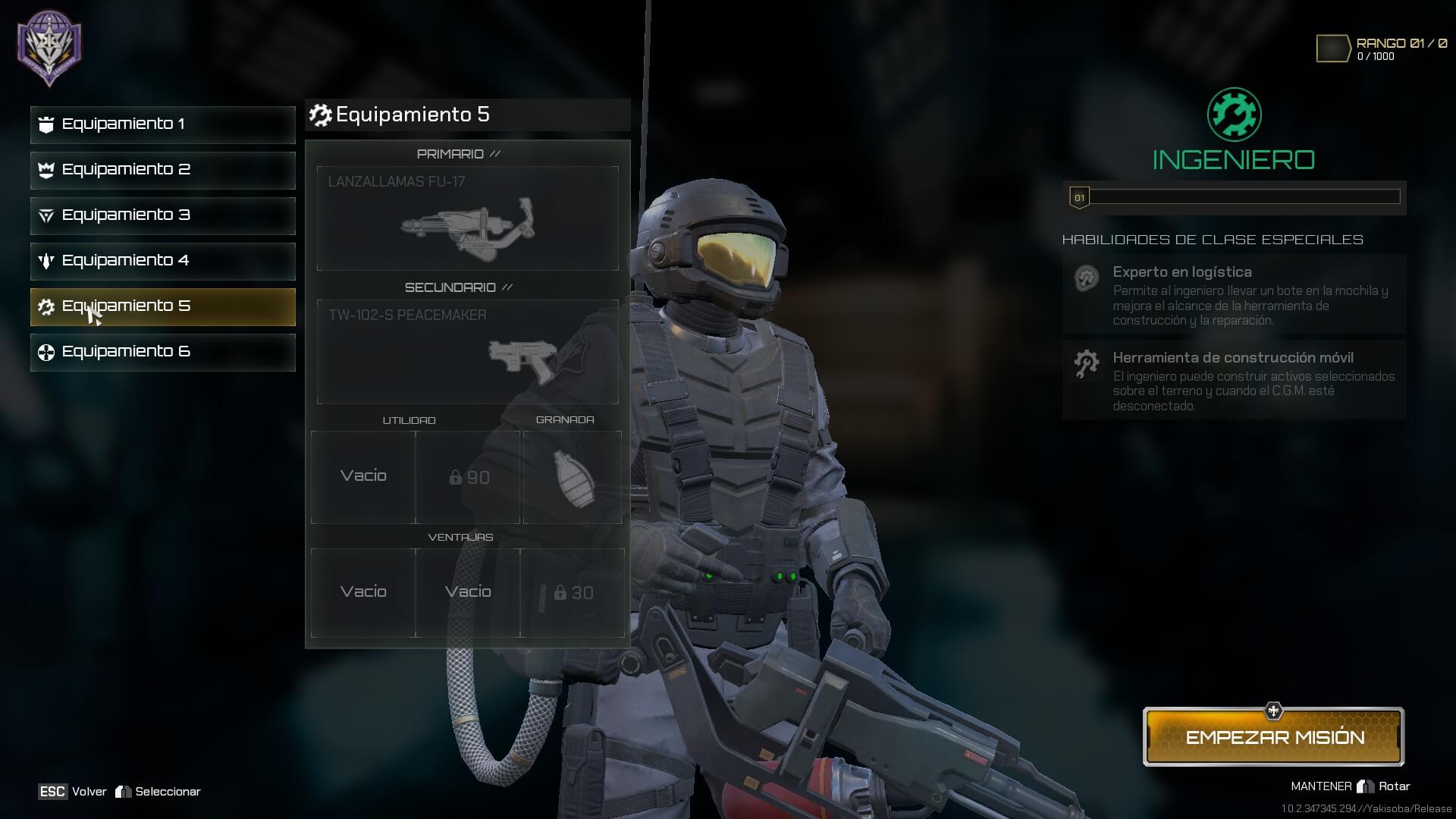Start the mission with Empezar Misión
The image size is (1456, 819).
click(x=1274, y=737)
